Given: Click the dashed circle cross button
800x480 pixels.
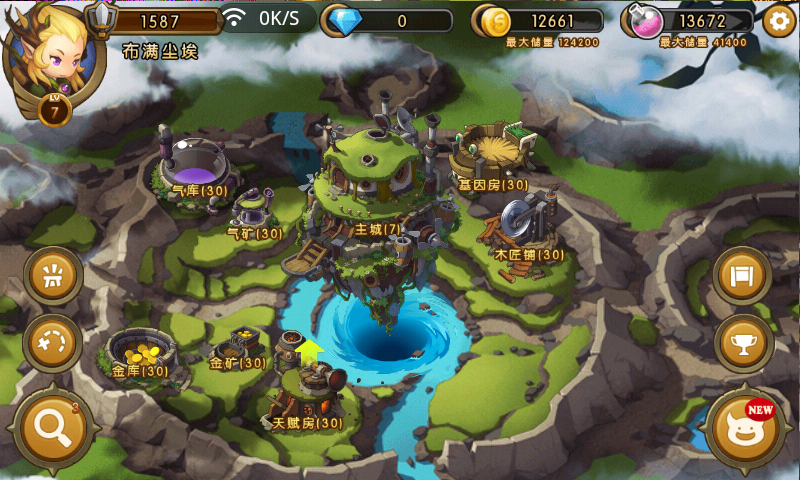Looking at the screenshot, I should tap(52, 343).
